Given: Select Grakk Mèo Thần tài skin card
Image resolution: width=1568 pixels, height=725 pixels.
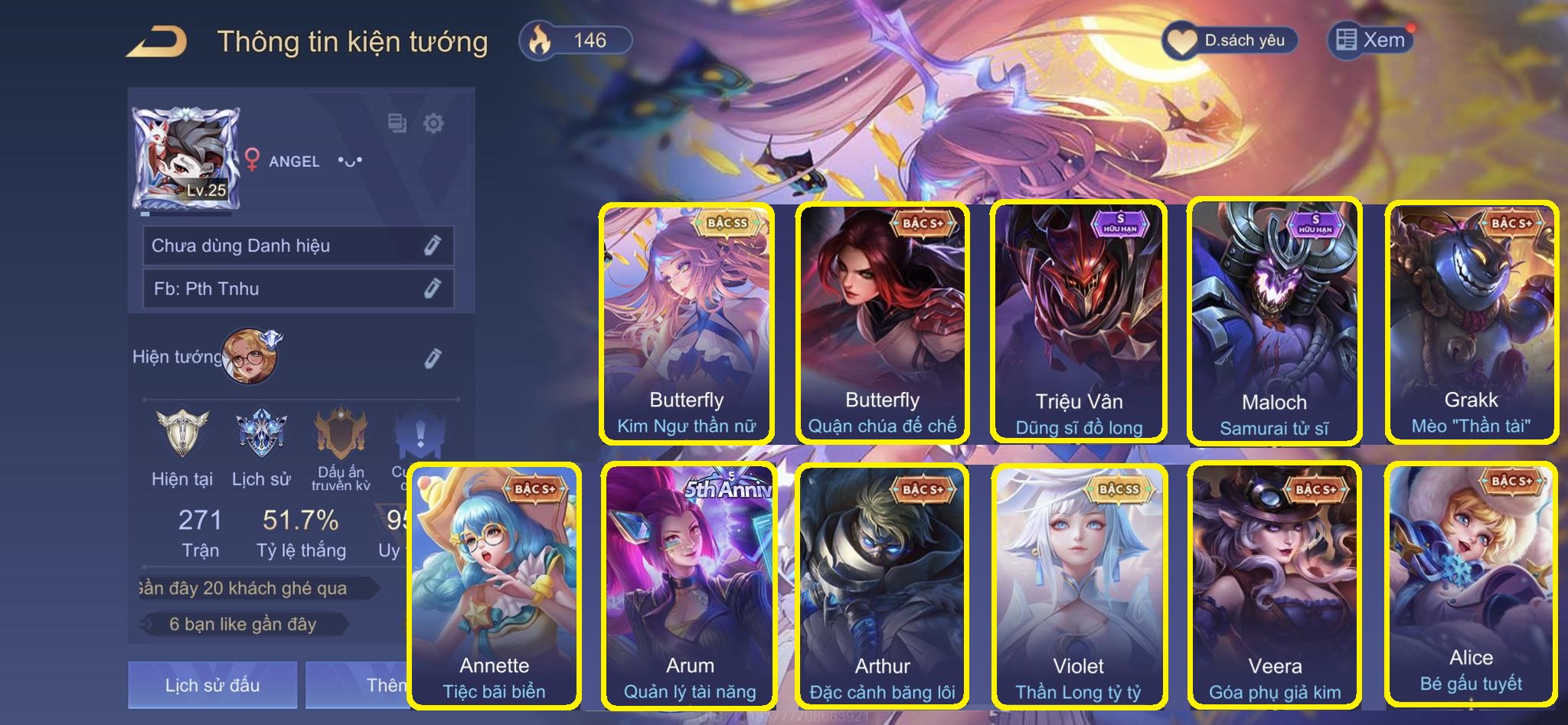Looking at the screenshot, I should click(x=1471, y=323).
